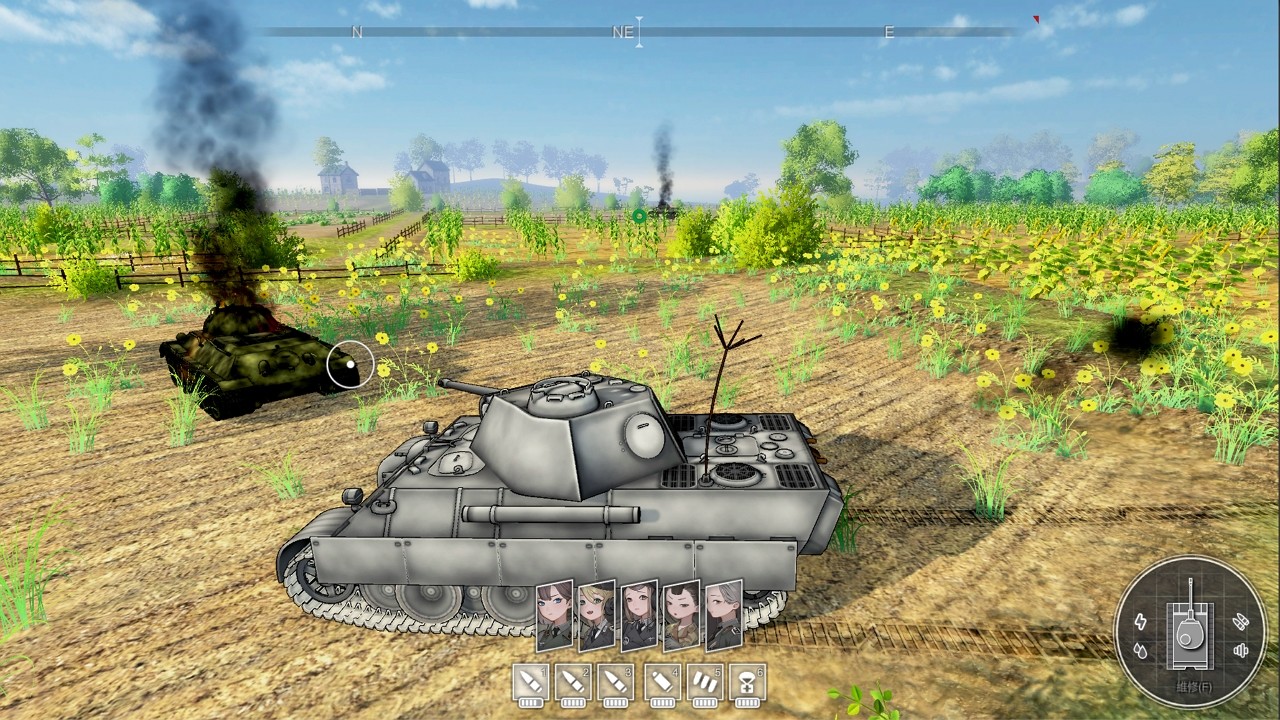Select the blonde crew member portrait
The height and width of the screenshot is (720, 1280).
597,616
